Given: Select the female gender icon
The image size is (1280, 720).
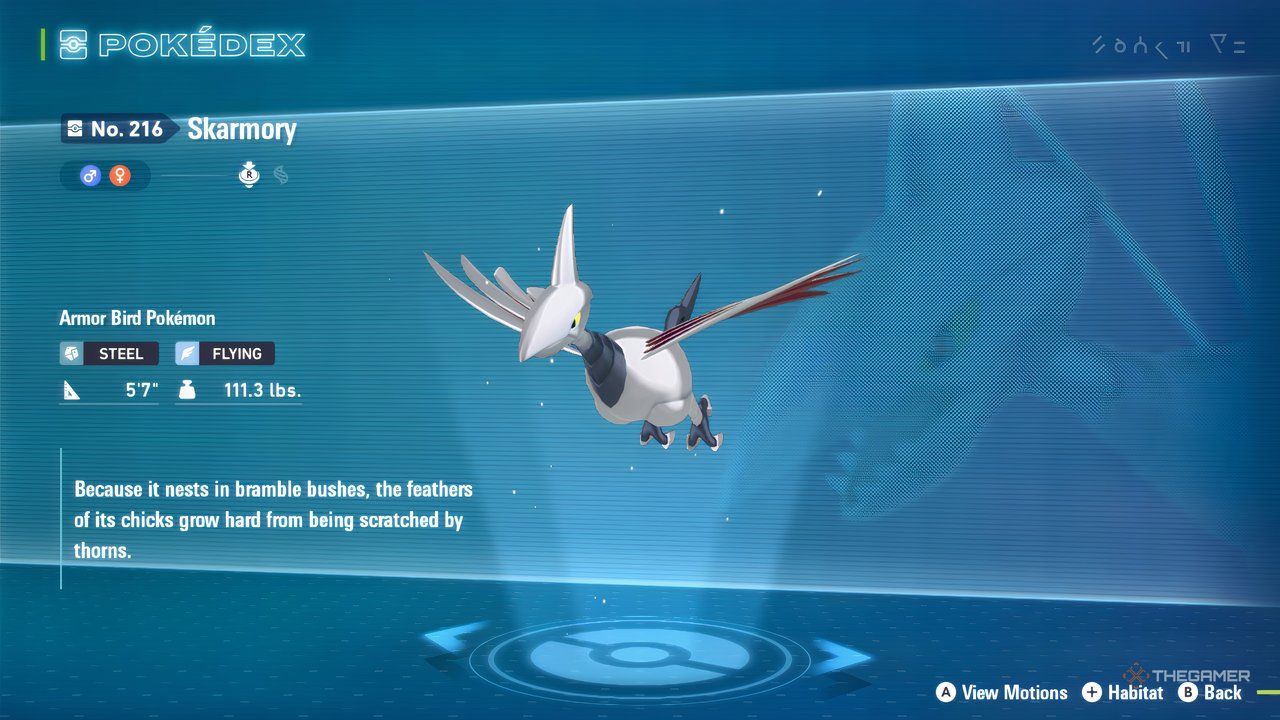Looking at the screenshot, I should (x=120, y=176).
